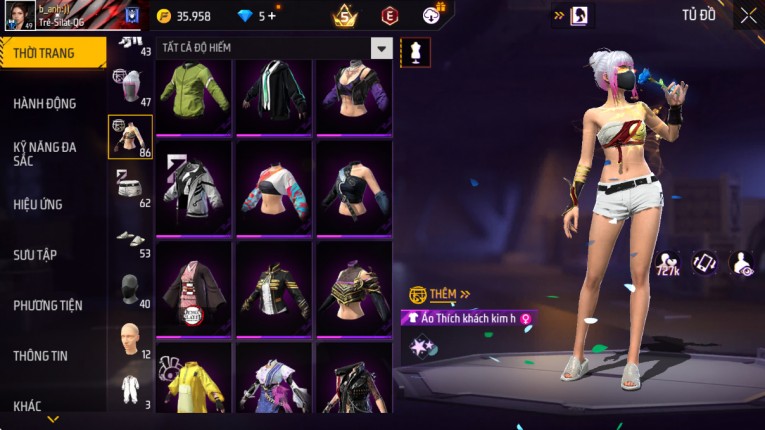The height and width of the screenshot is (430, 765).
Task: Open the shorts category with 62 items
Action: point(130,188)
